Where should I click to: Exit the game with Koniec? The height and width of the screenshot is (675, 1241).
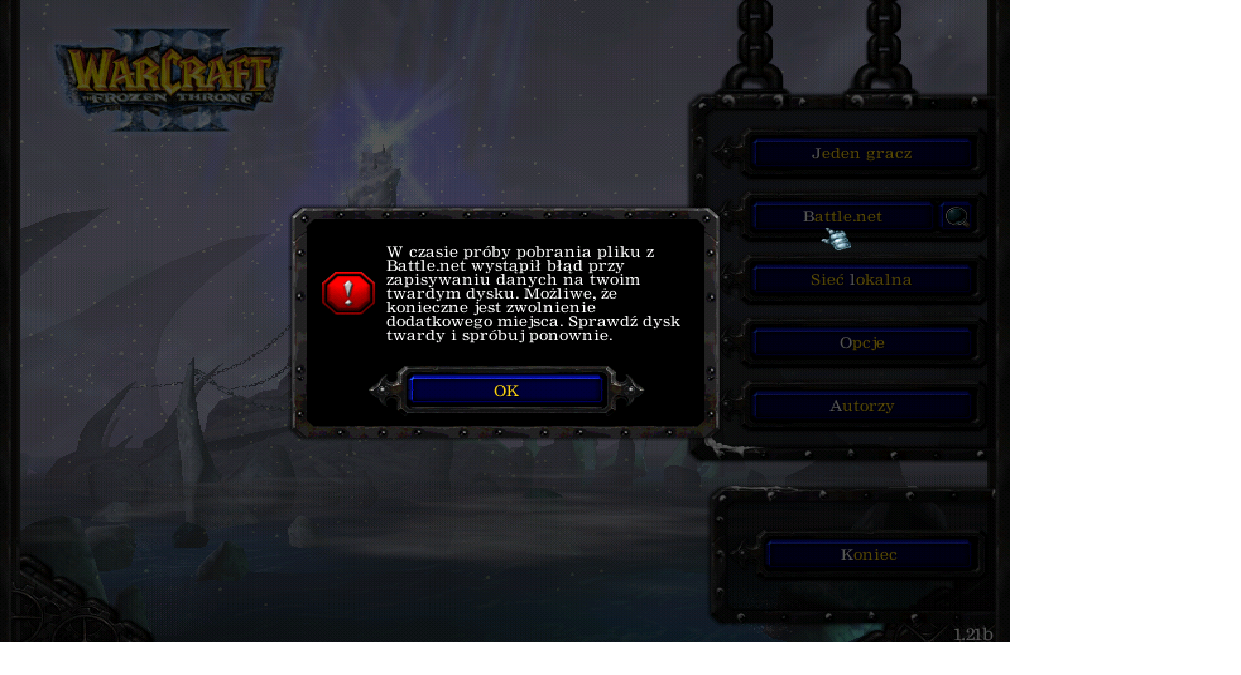tap(868, 555)
